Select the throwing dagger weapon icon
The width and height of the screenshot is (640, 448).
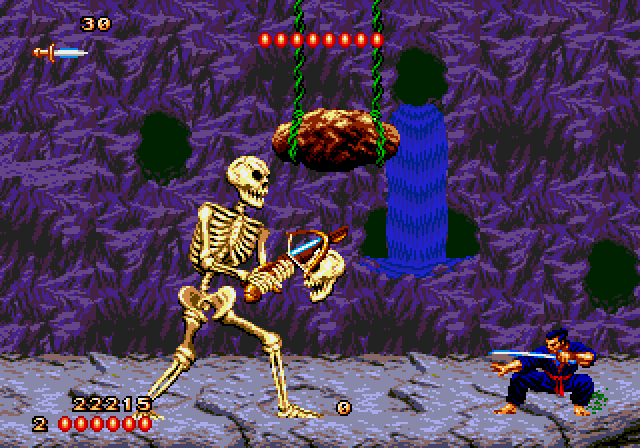tap(59, 52)
